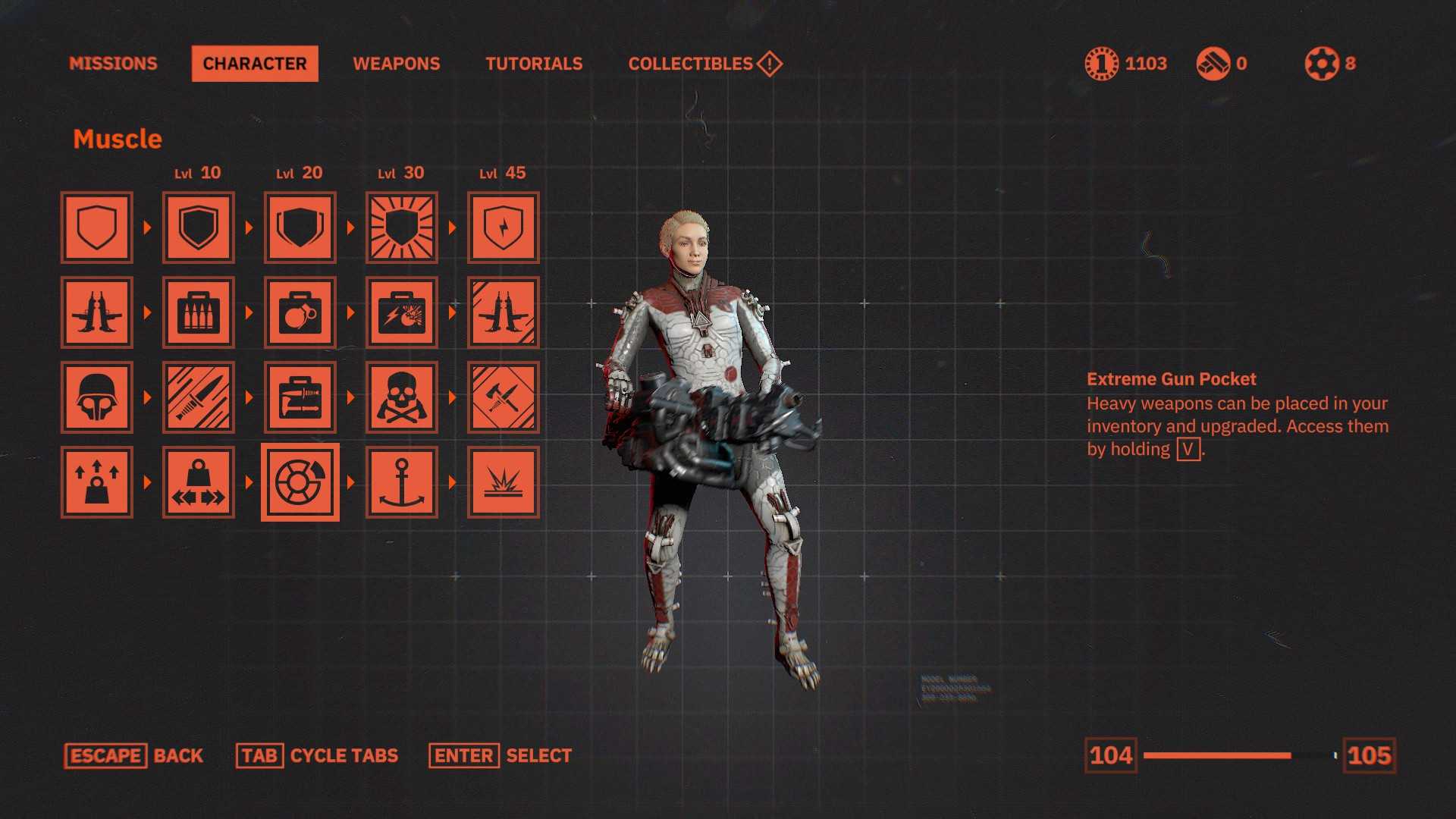Choose the anchor skill icon

[x=402, y=482]
